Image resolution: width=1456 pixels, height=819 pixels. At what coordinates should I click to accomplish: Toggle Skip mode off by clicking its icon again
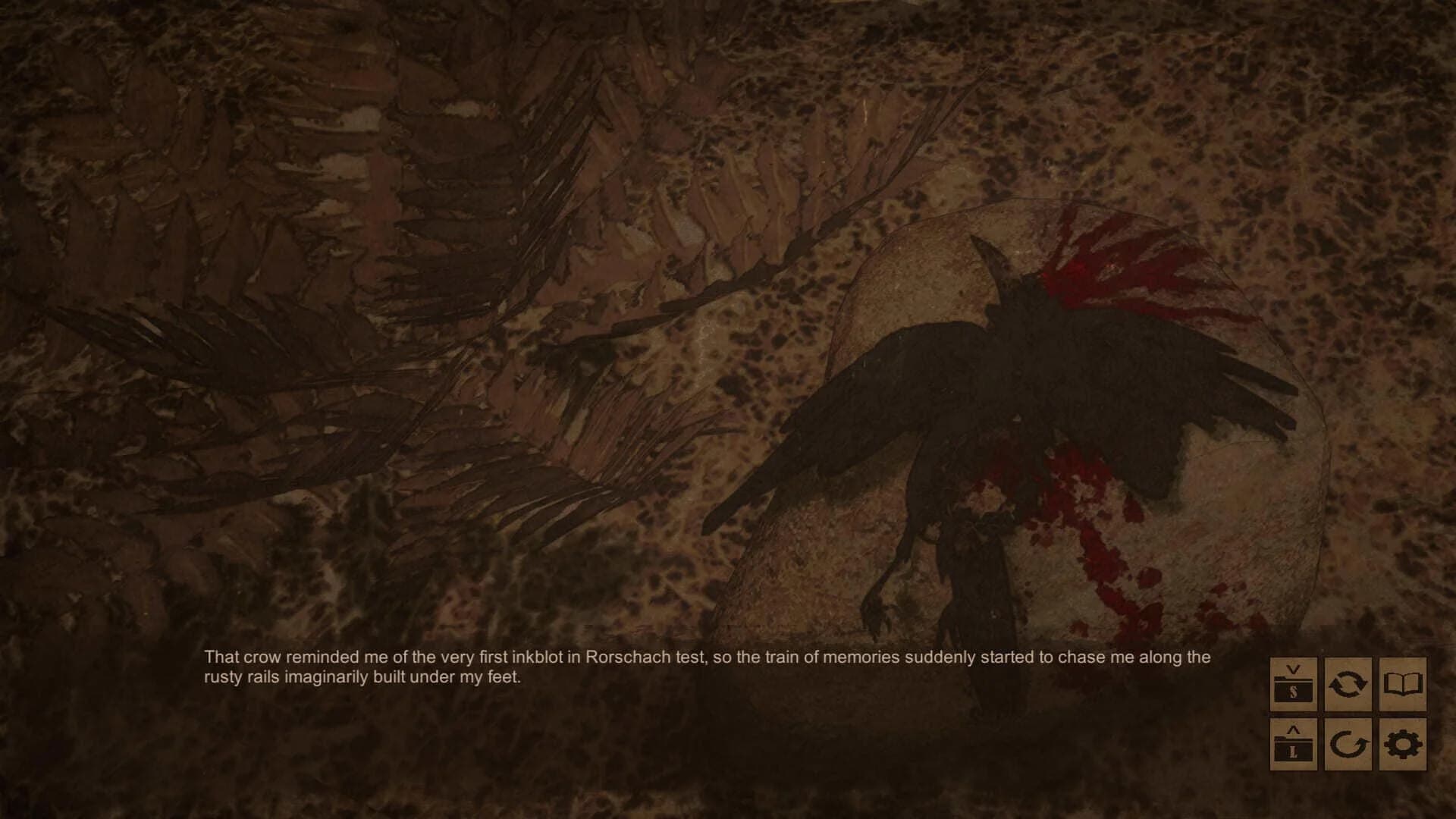tap(1348, 682)
